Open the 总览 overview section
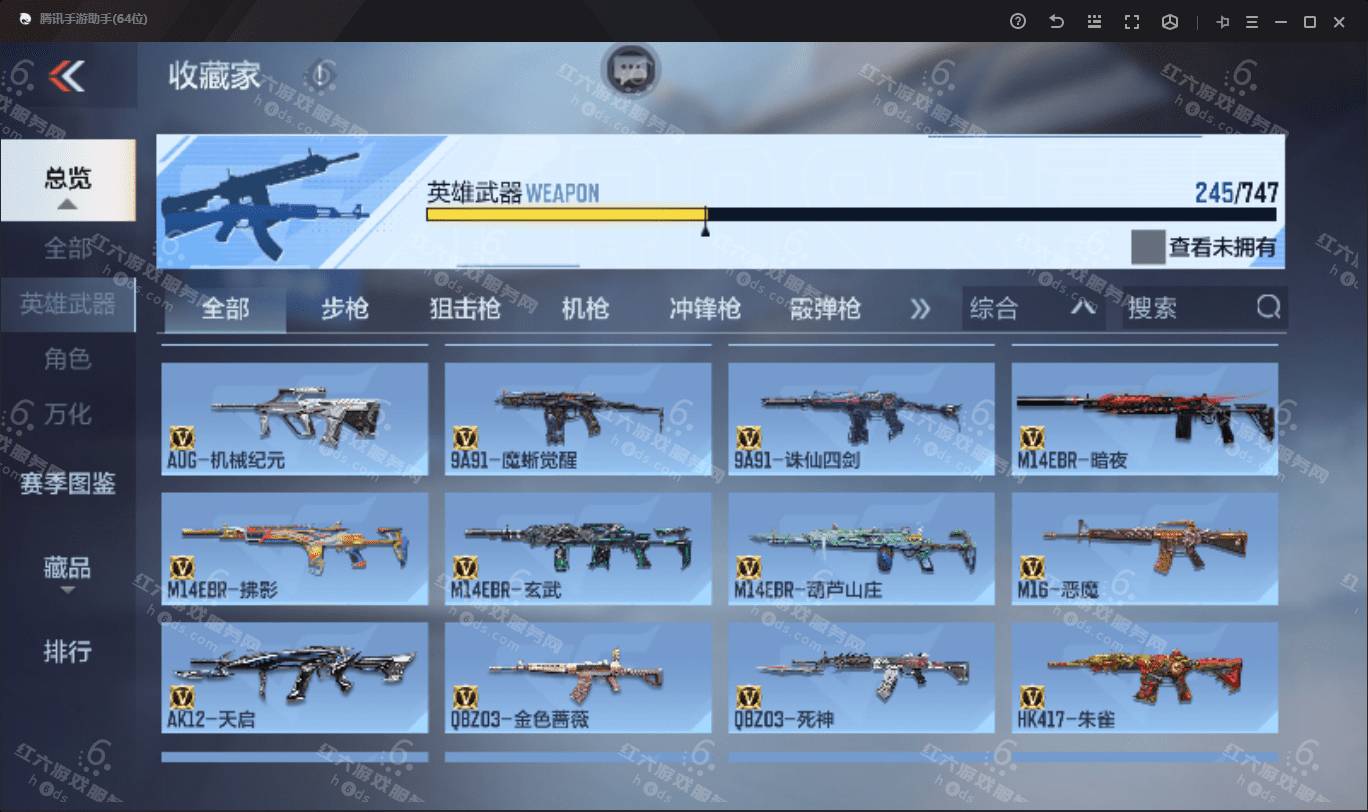Viewport: 1368px width, 812px height. 68,180
